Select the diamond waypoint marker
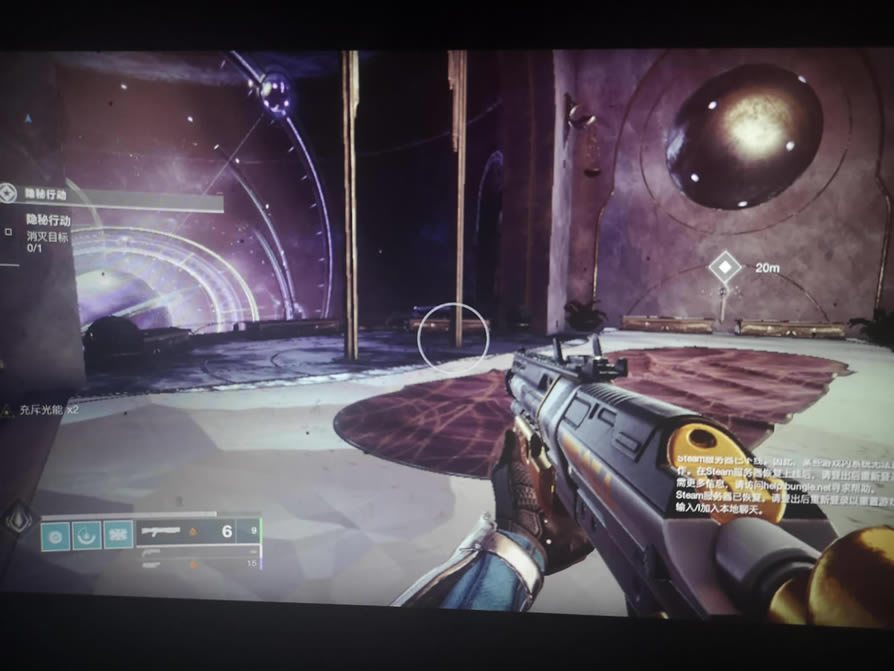This screenshot has height=671, width=894. (724, 267)
